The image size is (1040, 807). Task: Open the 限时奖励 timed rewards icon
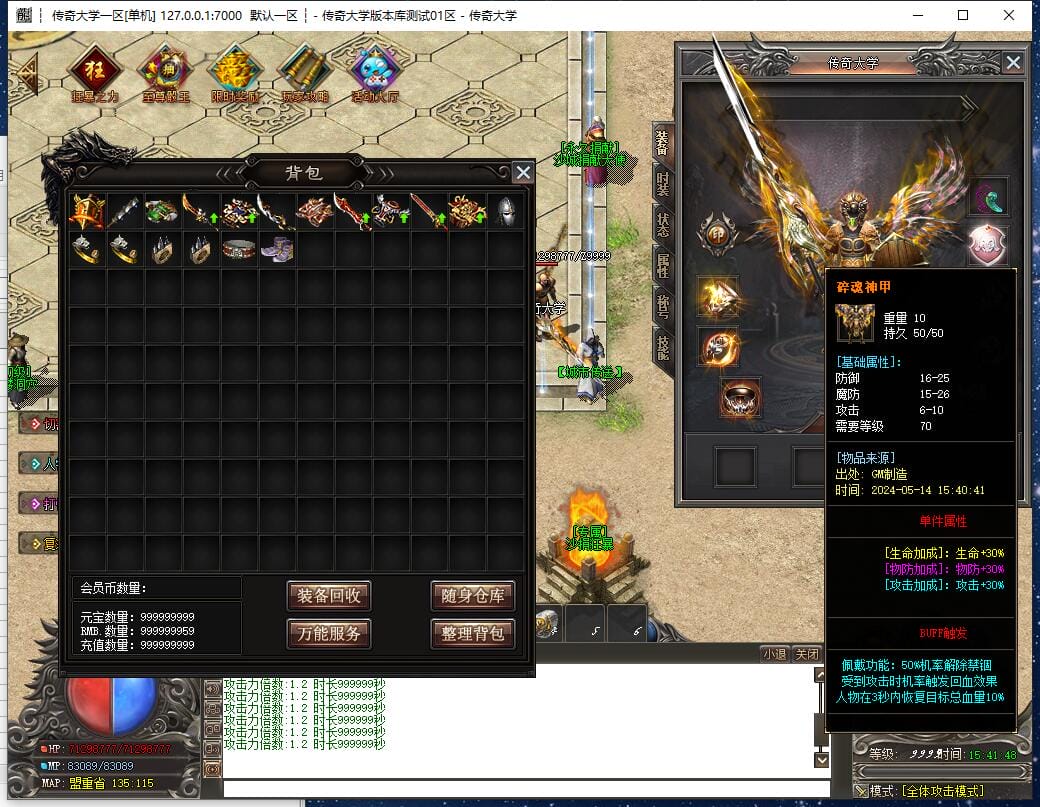pos(234,72)
